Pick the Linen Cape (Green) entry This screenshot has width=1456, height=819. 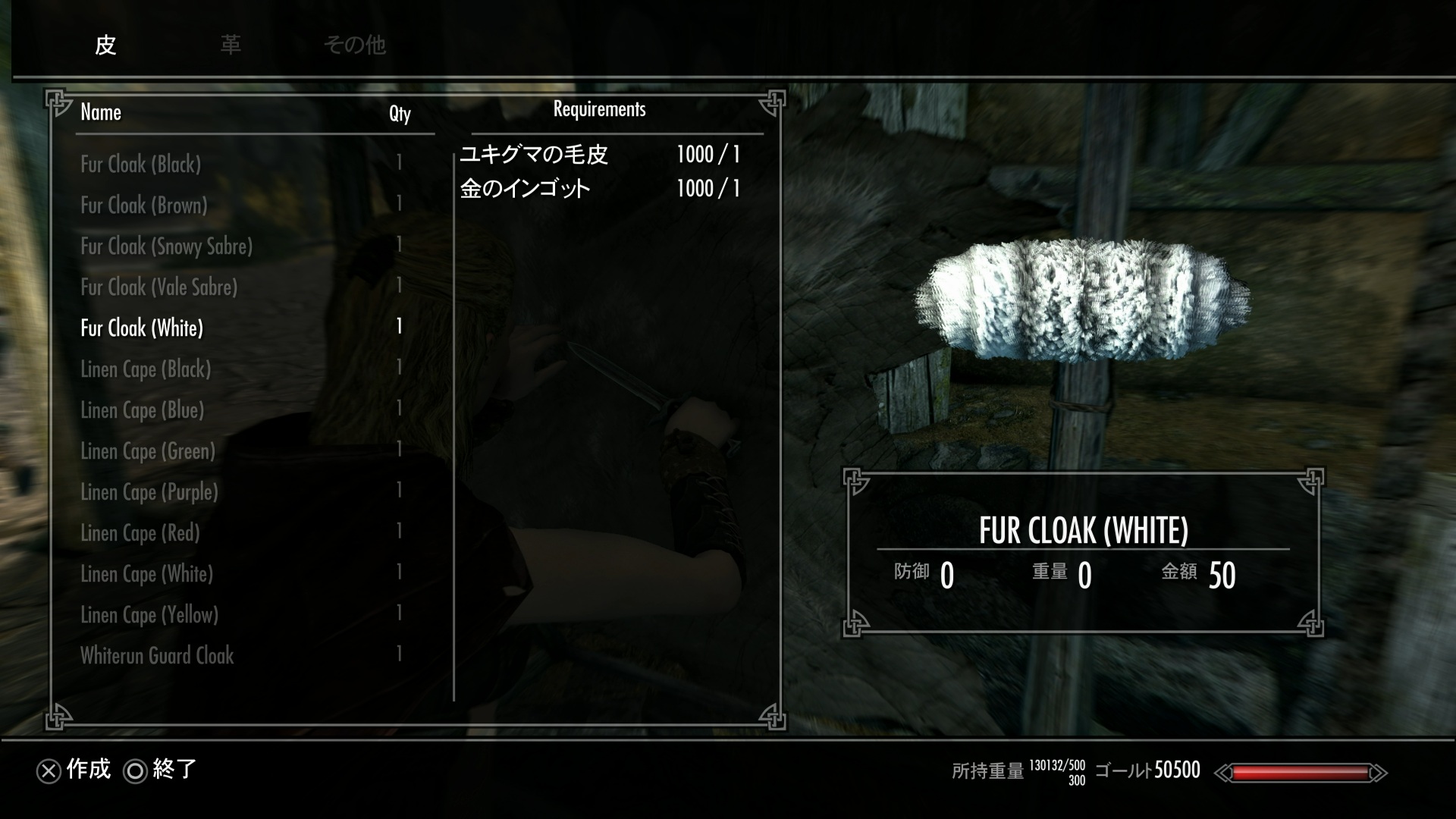coord(148,451)
